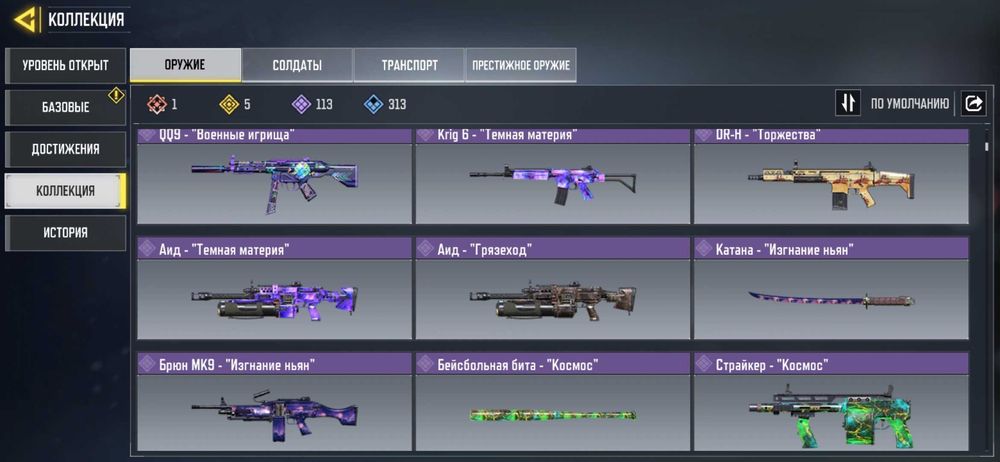Switch to the Солдаты tab
Screen dimensions: 1000x462
(297, 65)
